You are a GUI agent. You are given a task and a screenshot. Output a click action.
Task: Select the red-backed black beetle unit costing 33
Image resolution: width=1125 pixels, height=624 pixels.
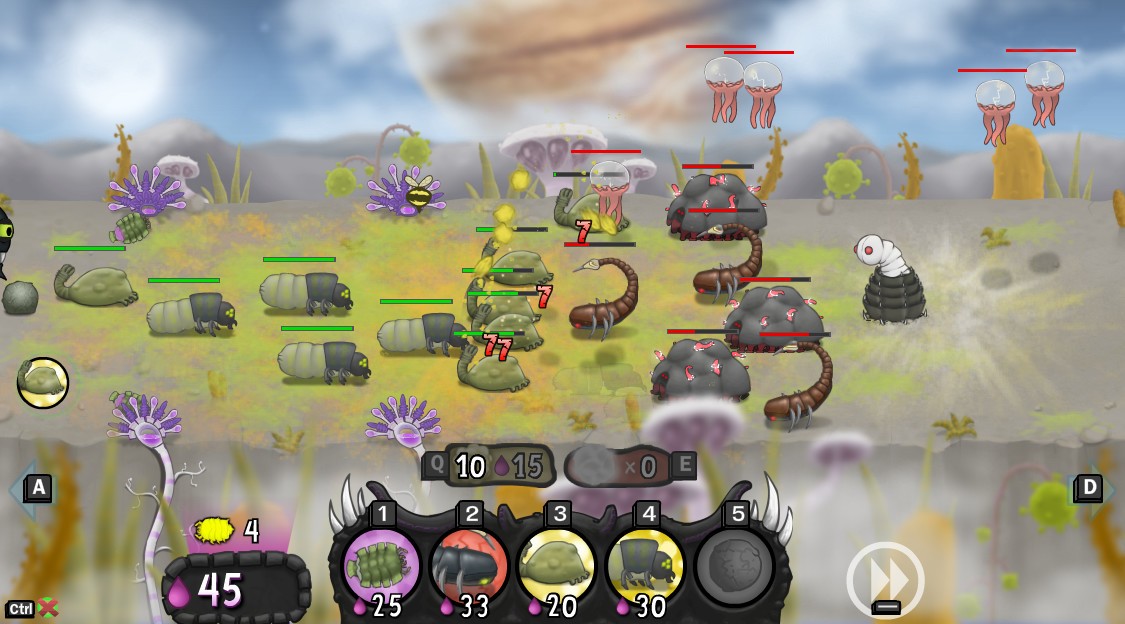click(x=469, y=565)
